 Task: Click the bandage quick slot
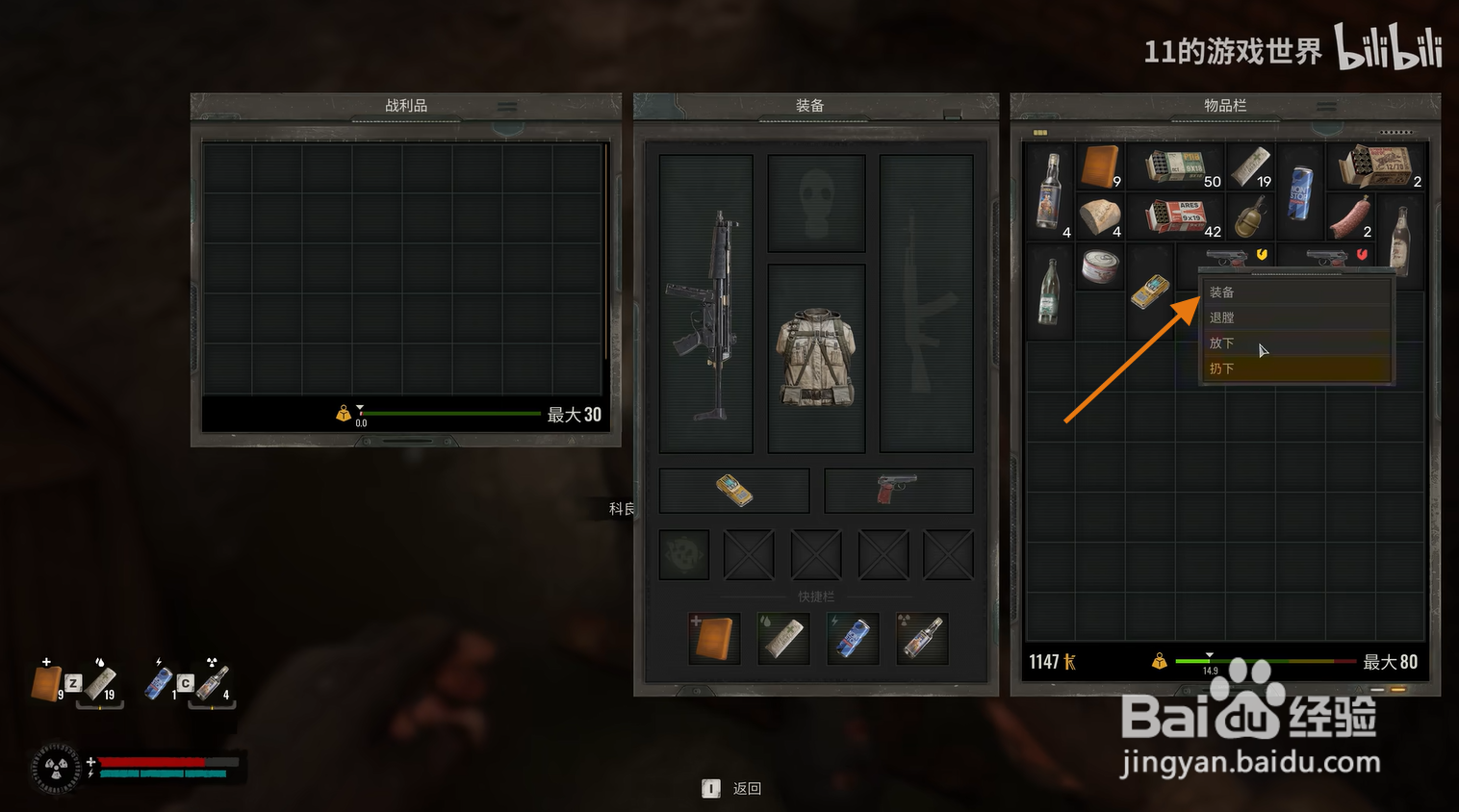tap(783, 638)
